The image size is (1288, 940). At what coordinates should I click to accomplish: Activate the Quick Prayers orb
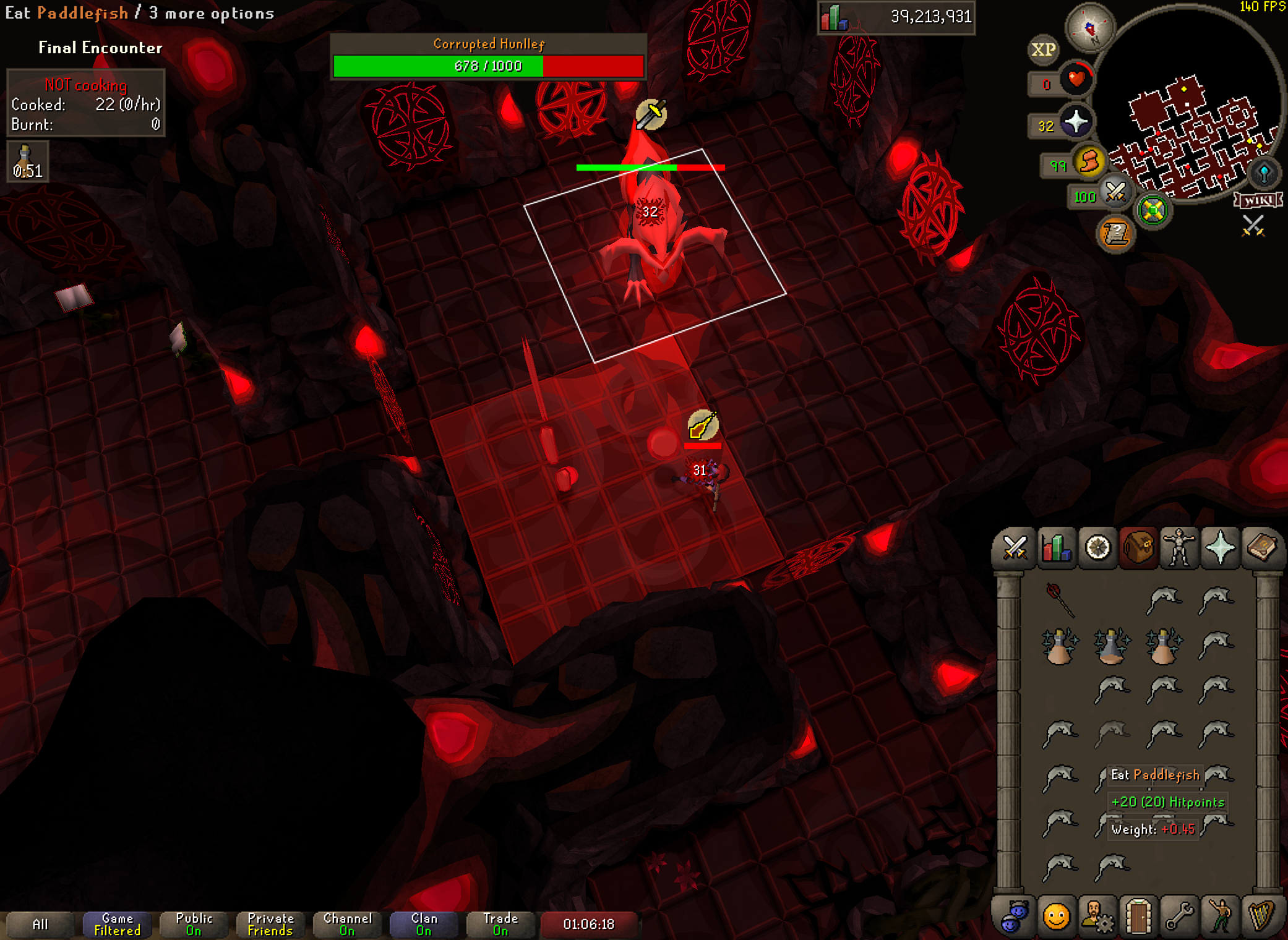(x=1076, y=122)
